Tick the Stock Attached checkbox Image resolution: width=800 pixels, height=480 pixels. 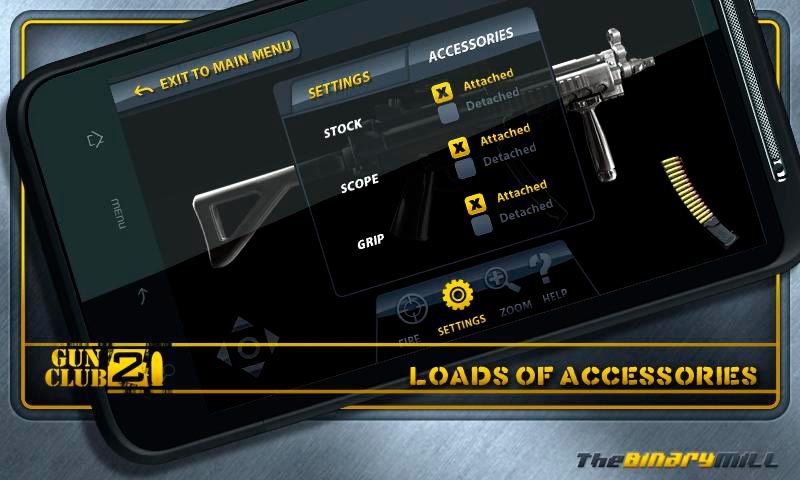(x=441, y=93)
